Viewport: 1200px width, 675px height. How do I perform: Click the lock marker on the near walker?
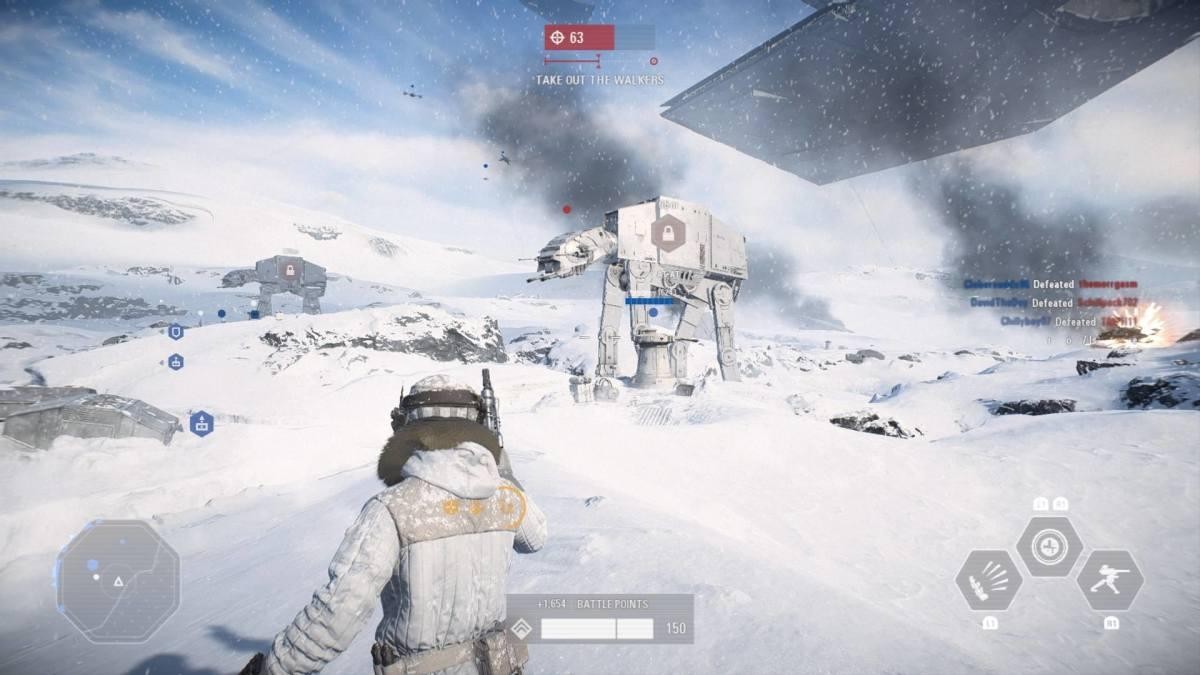[666, 234]
